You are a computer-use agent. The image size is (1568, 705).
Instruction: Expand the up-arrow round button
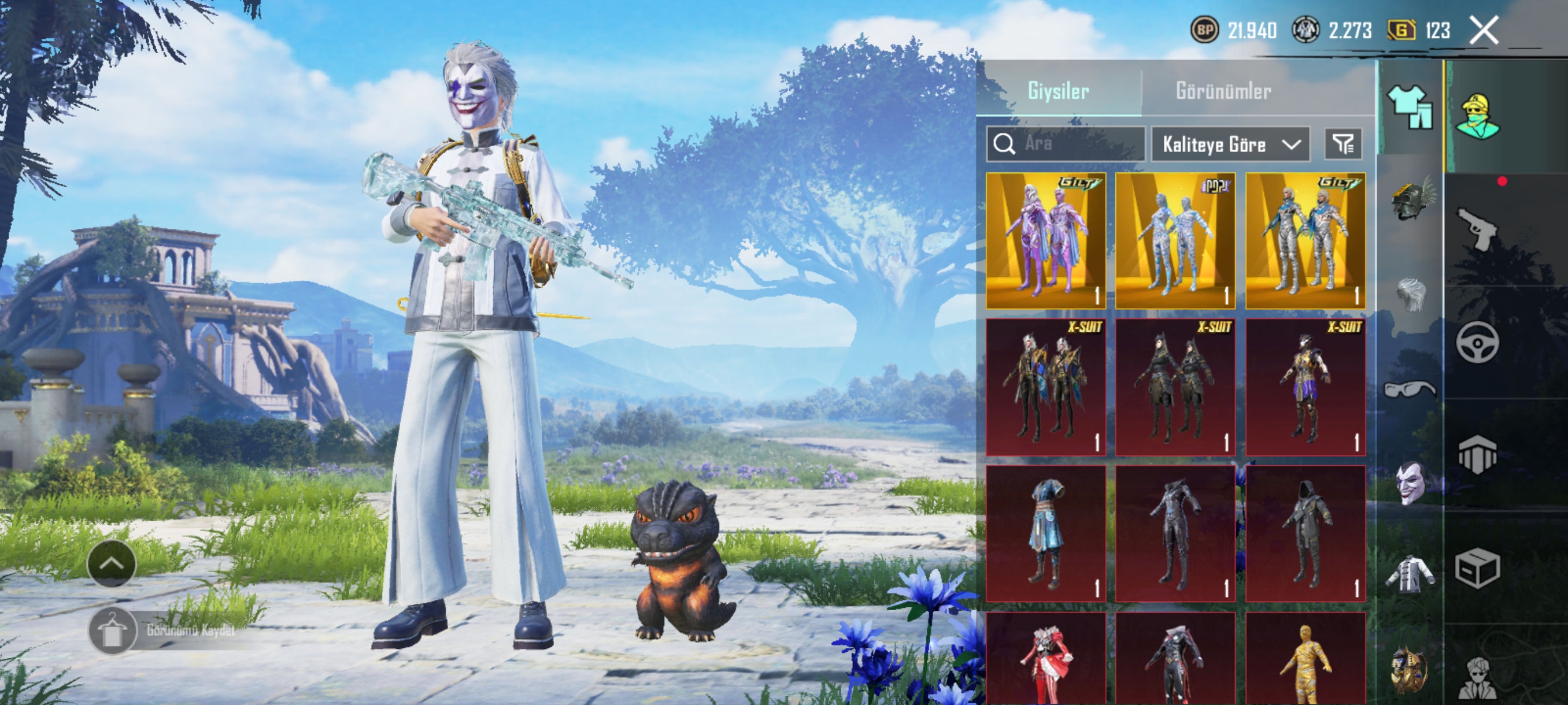click(112, 563)
